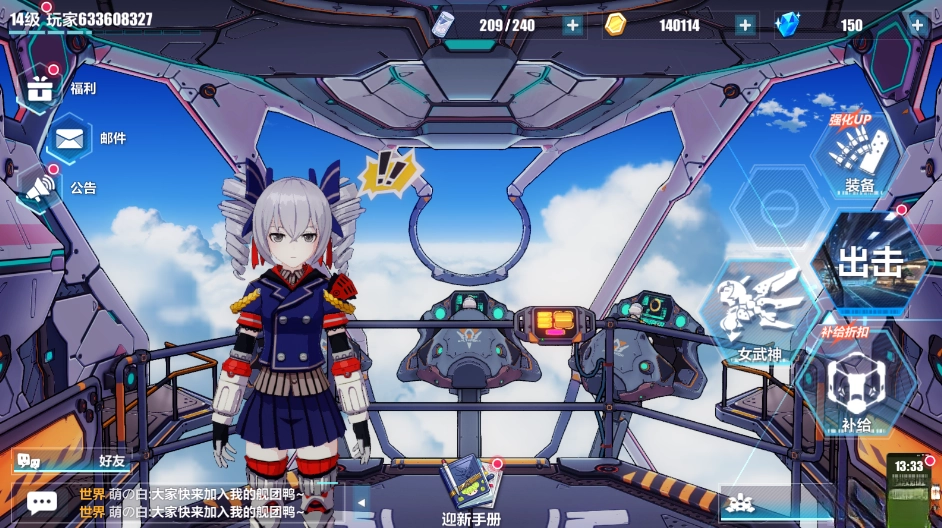Buy blue crystals with the plus button
Screen dimensions: 942x528
pyautogui.click(x=917, y=26)
